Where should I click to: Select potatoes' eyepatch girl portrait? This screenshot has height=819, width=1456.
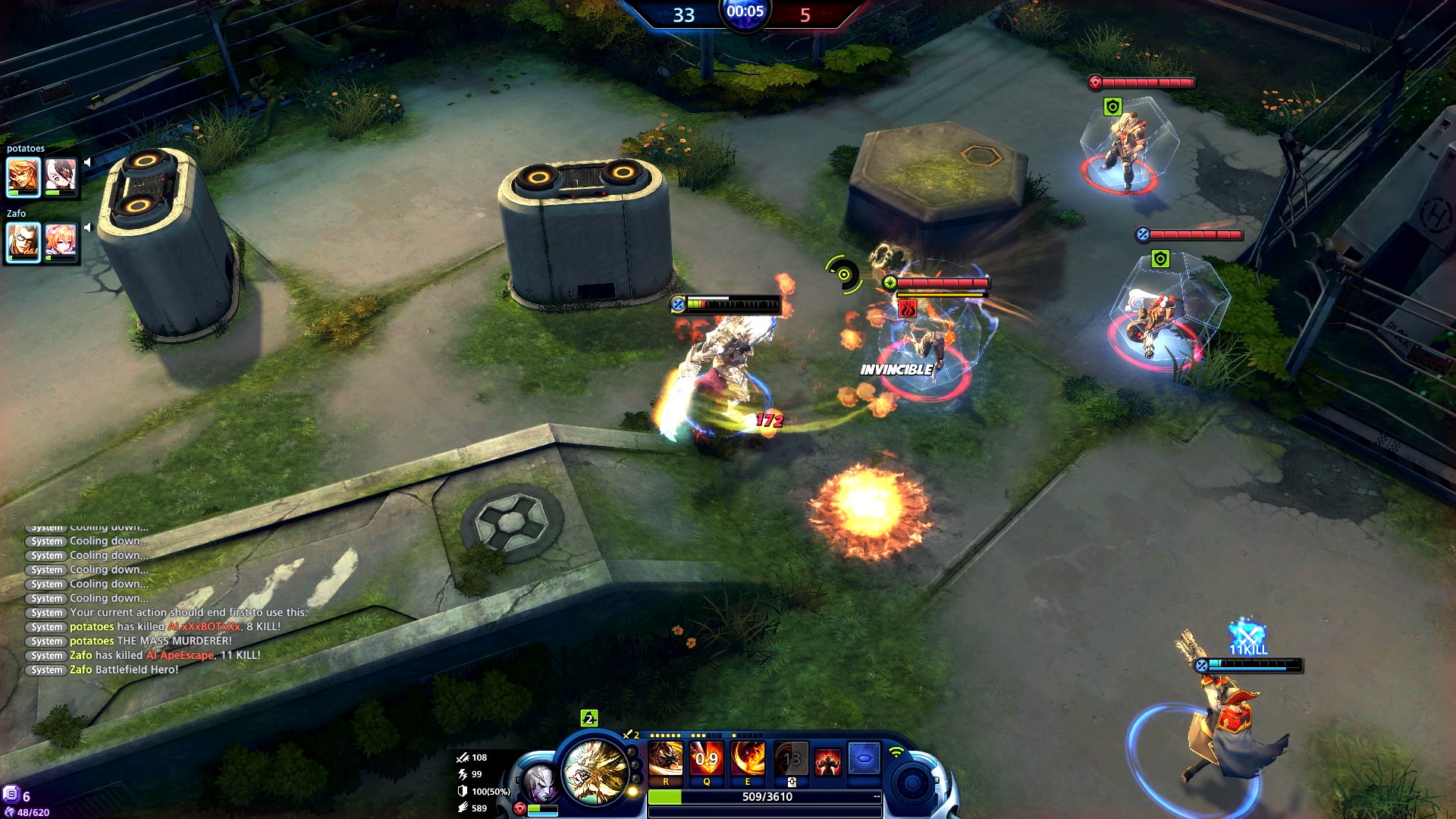click(x=61, y=177)
